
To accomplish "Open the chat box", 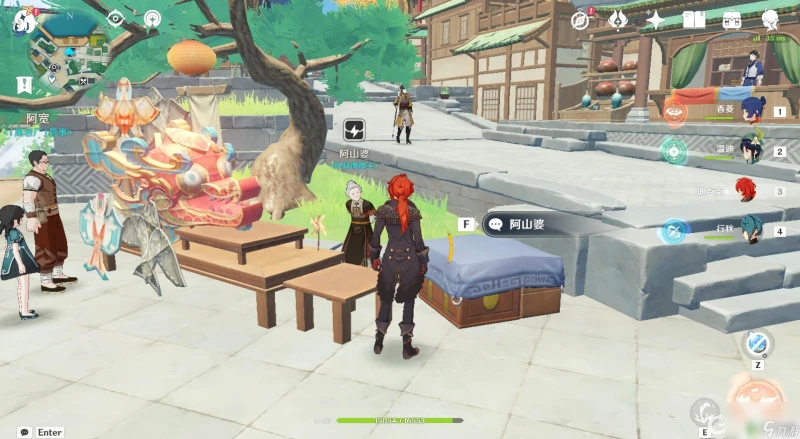I will tap(24, 432).
